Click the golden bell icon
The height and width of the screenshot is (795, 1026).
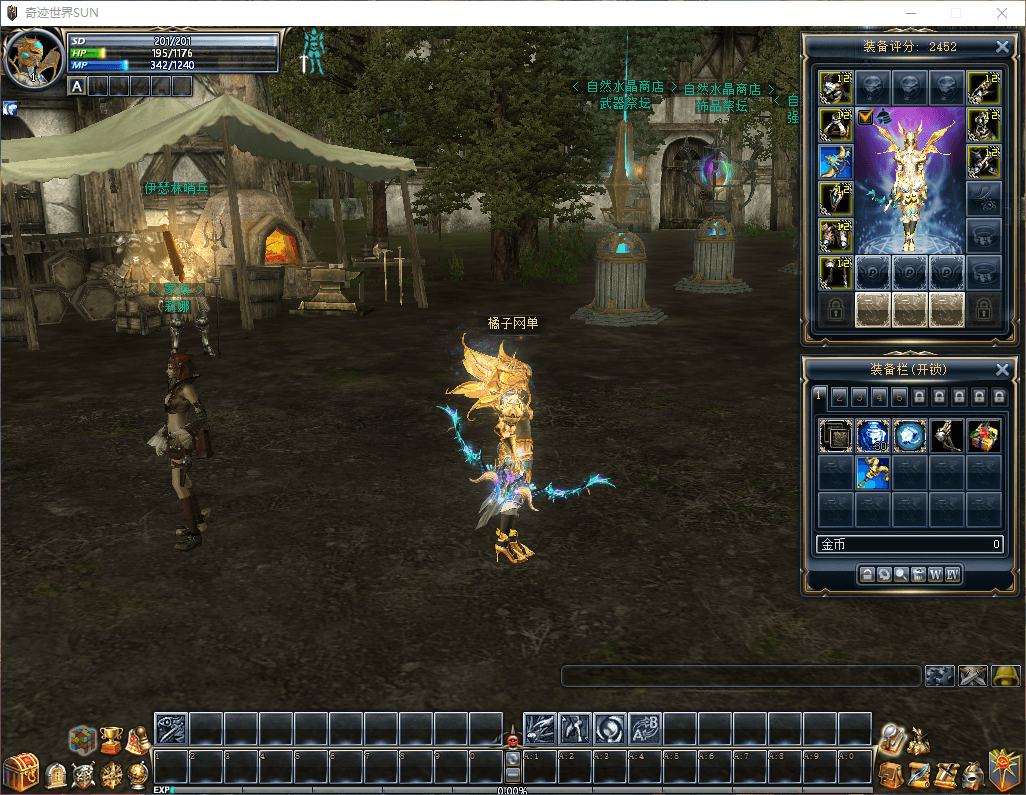point(1005,676)
